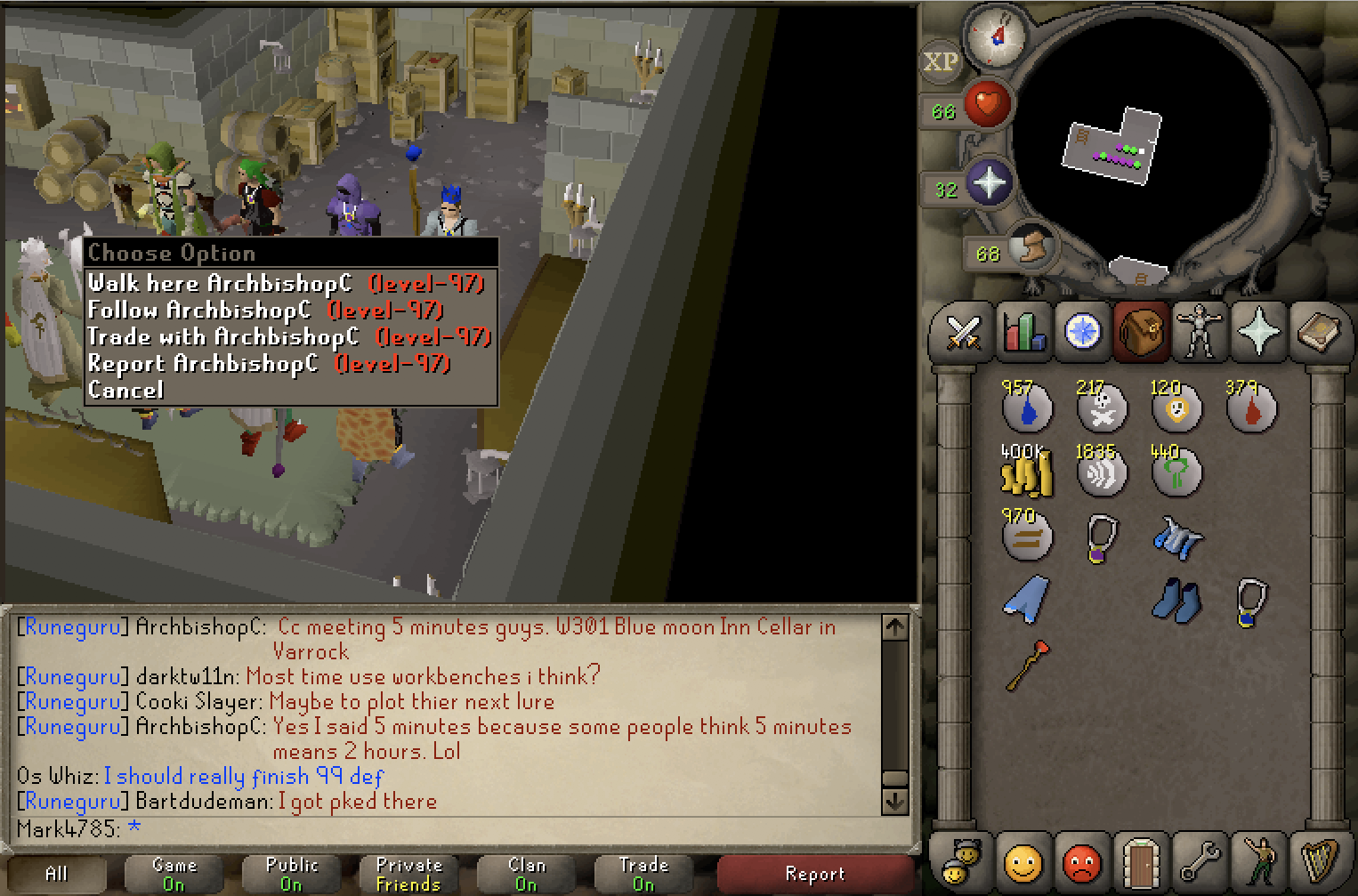Switch to the Prayer star tab

(1258, 333)
